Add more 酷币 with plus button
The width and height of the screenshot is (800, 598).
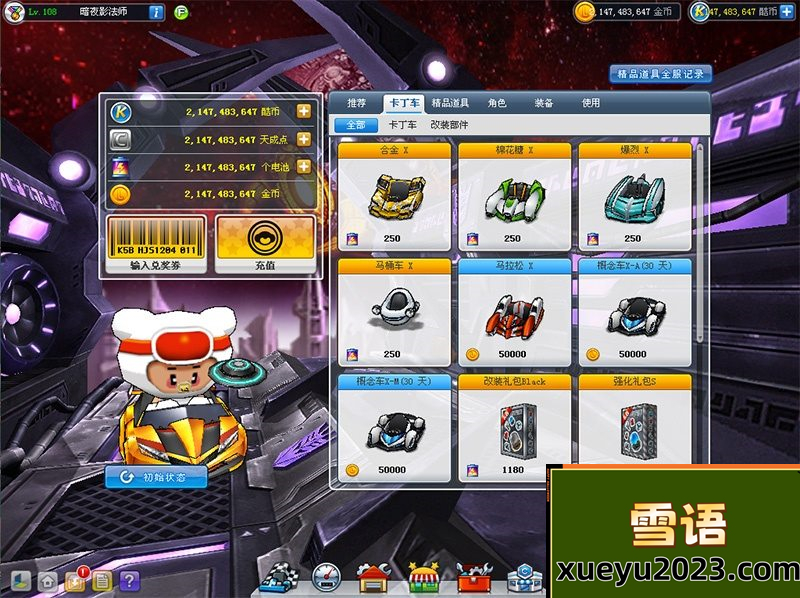click(303, 111)
